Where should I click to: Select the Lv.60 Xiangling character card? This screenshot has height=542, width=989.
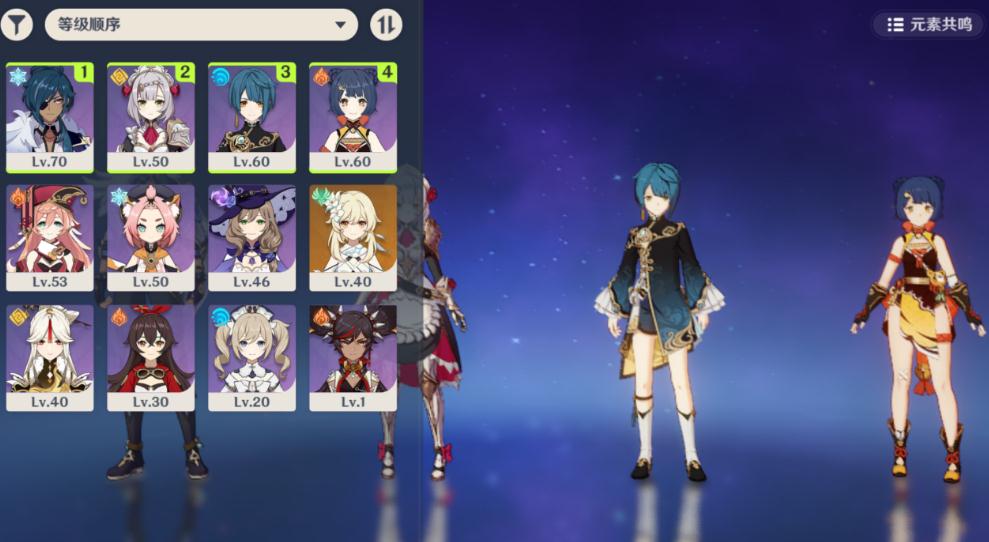tap(353, 116)
